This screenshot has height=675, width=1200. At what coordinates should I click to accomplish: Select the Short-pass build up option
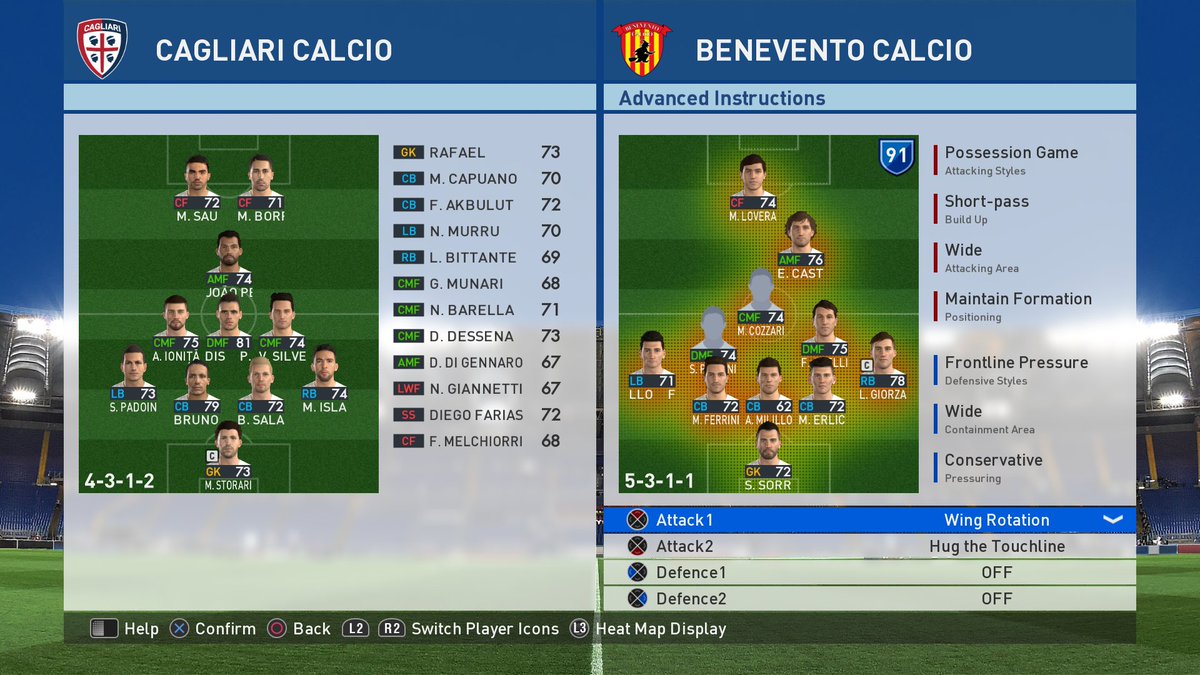pos(986,207)
